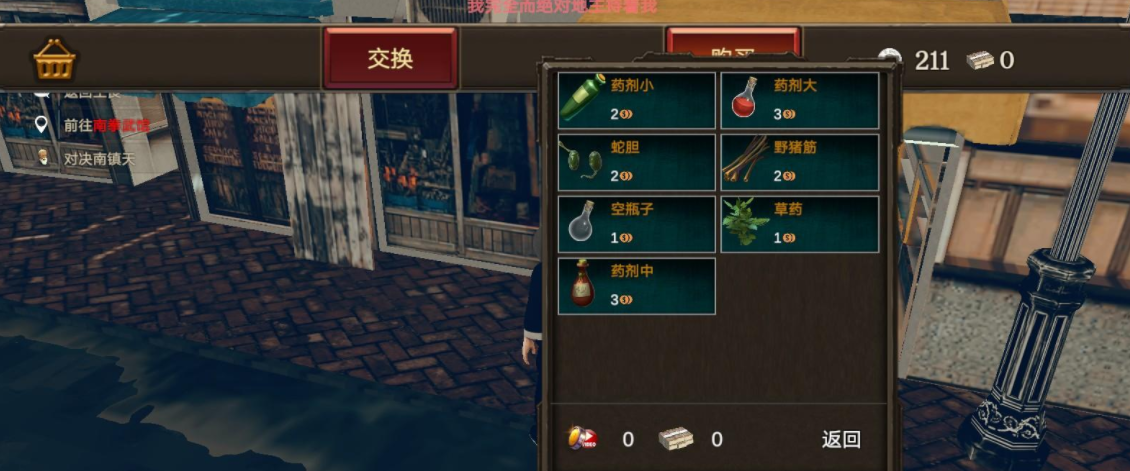1130x471 pixels.
Task: Open the 交换 exchange tab
Action: (390, 58)
